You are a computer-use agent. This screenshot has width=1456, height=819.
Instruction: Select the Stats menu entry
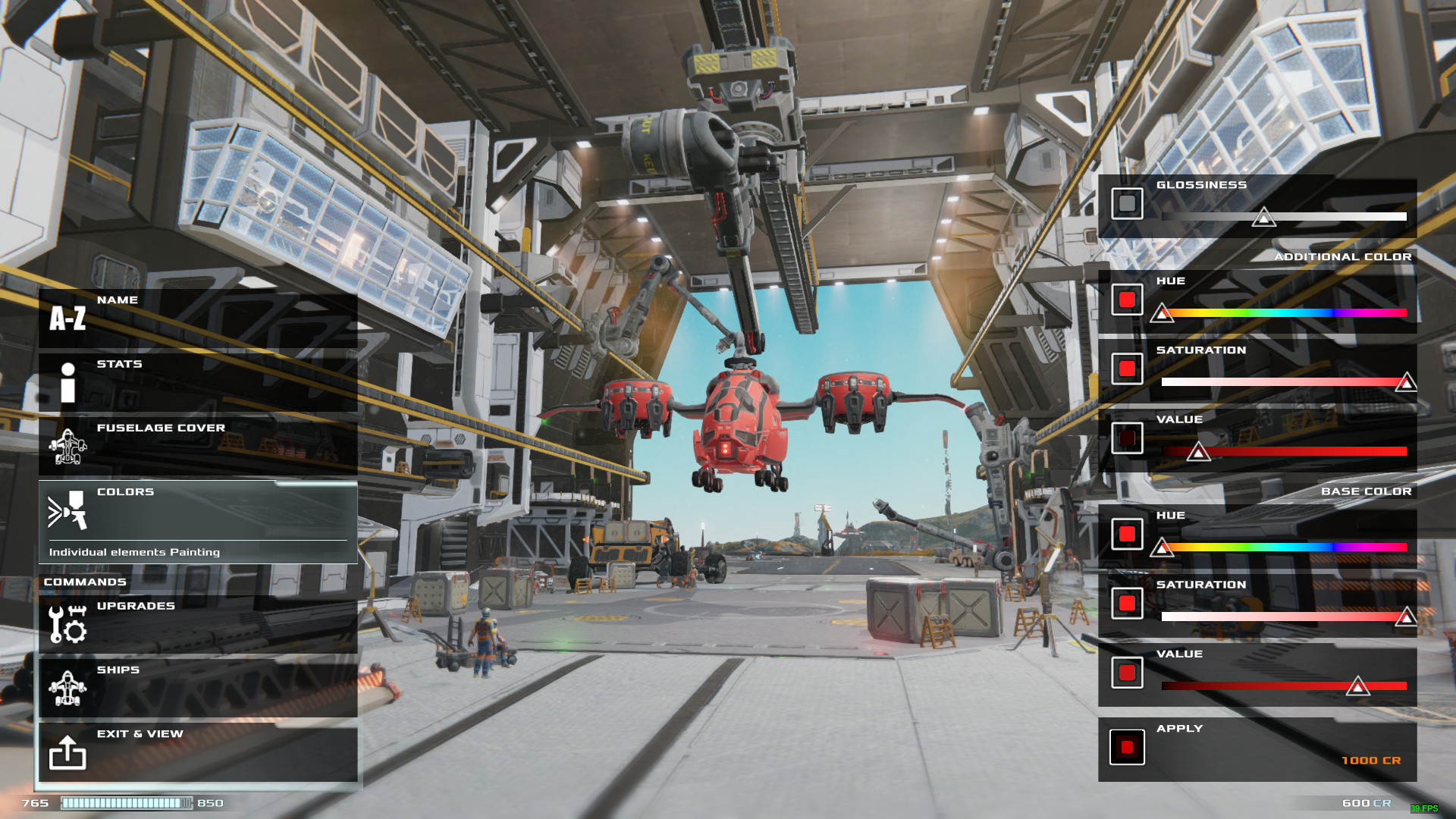pos(118,364)
